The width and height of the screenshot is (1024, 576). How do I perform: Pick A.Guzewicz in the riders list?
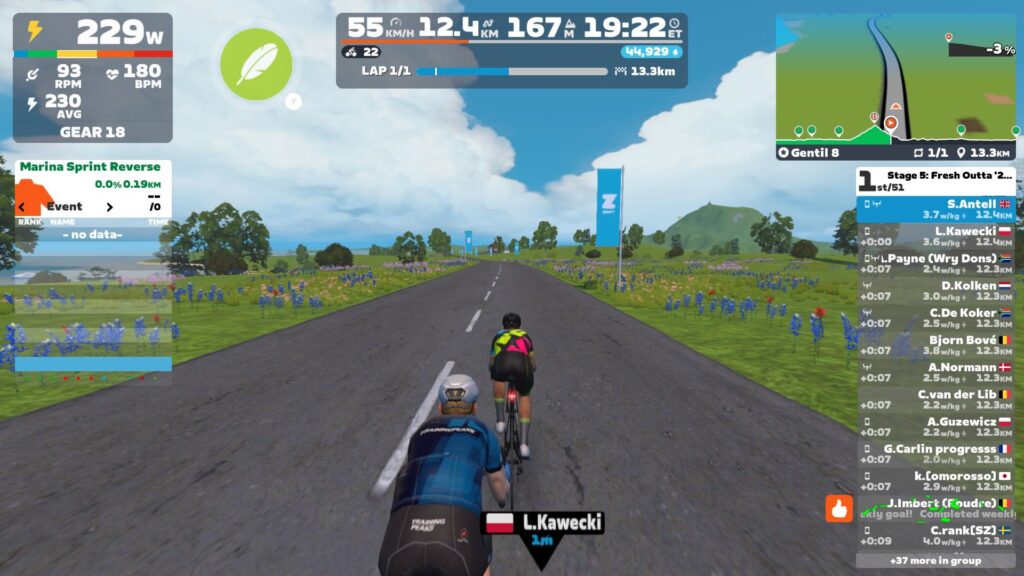(x=935, y=427)
